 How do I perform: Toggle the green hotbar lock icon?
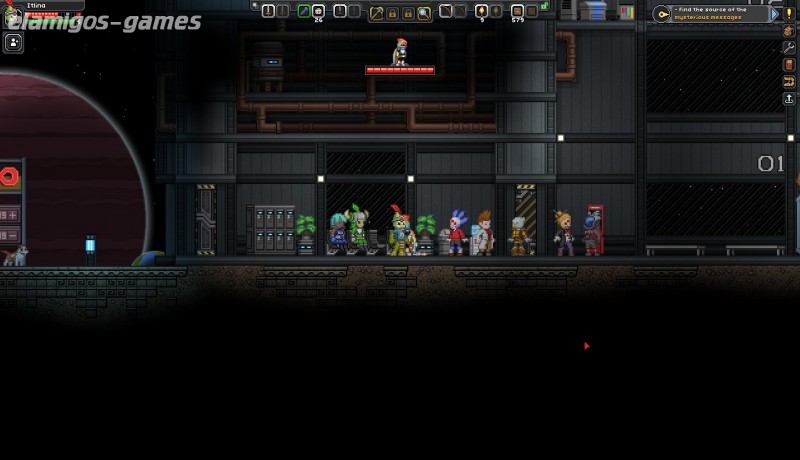click(x=544, y=7)
